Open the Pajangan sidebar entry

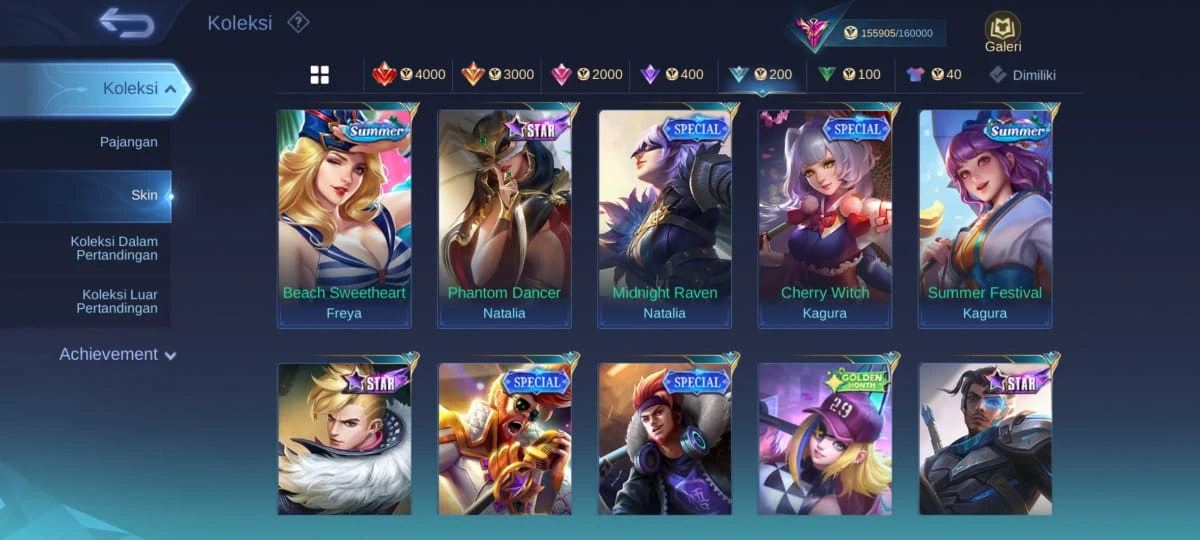(x=128, y=142)
